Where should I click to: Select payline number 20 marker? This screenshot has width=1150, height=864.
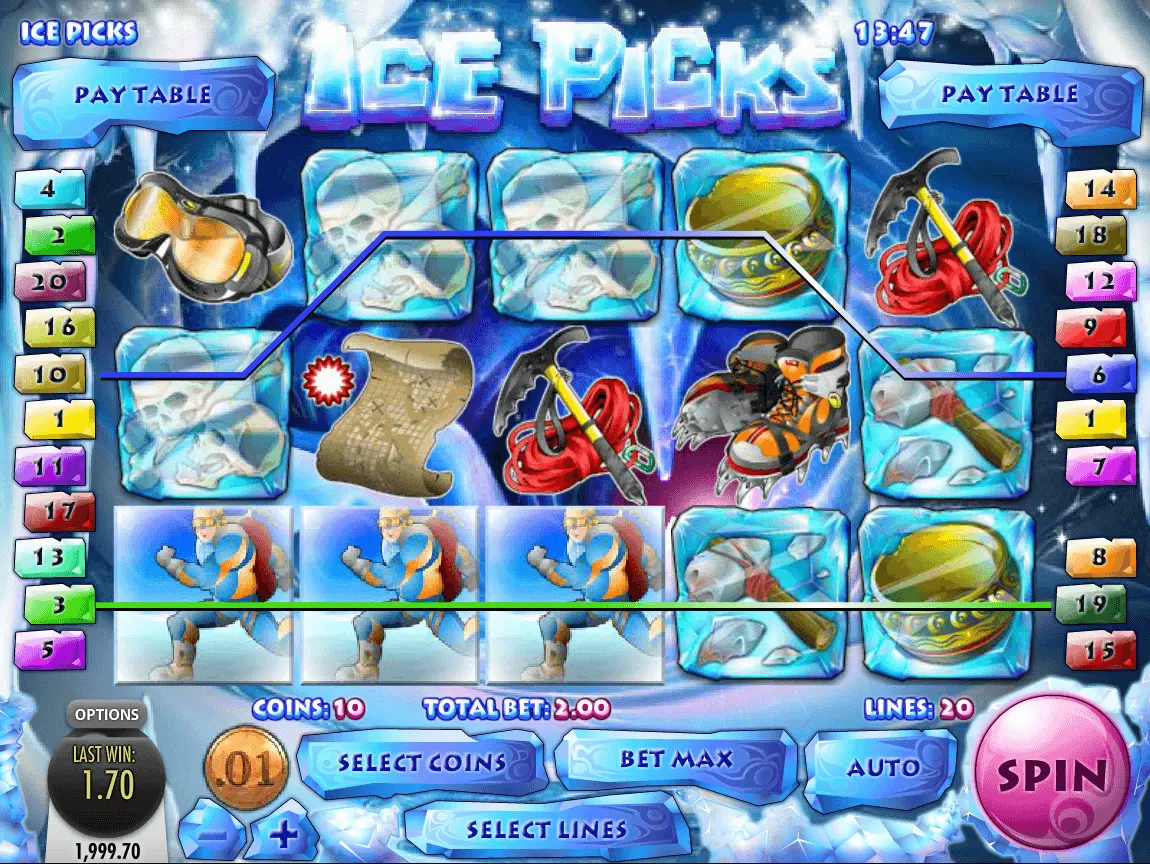(x=48, y=282)
